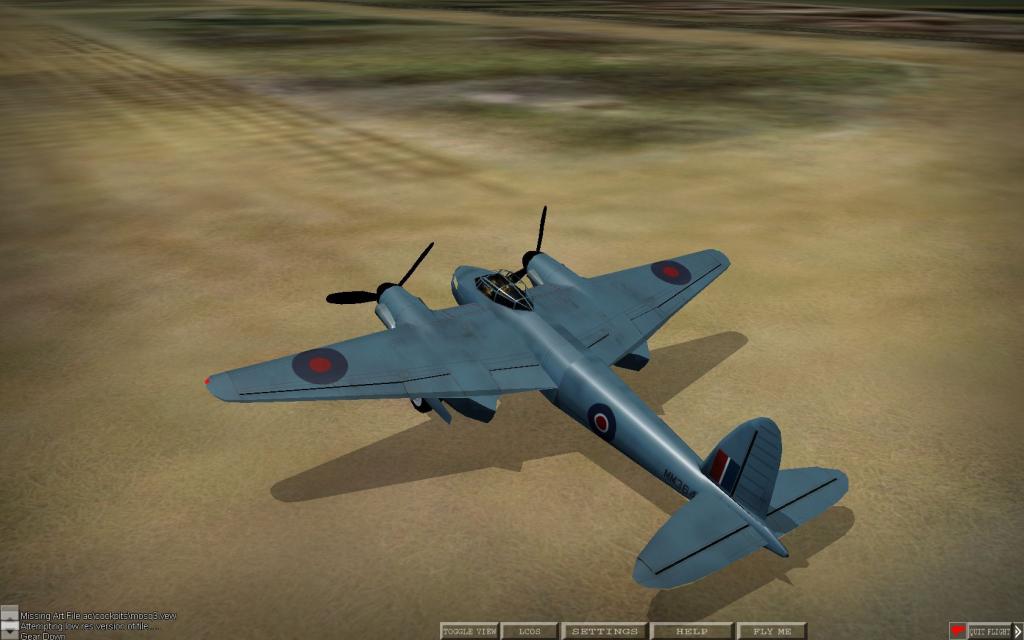Screen dimensions: 1024x640
Task: Show the Help screen
Action: pyautogui.click(x=691, y=631)
